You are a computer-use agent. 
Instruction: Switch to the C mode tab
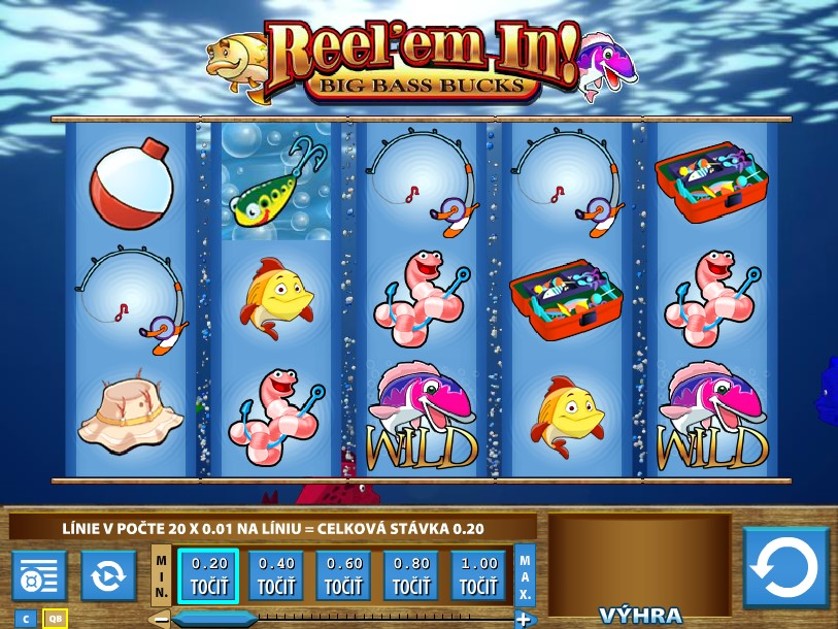(x=26, y=618)
